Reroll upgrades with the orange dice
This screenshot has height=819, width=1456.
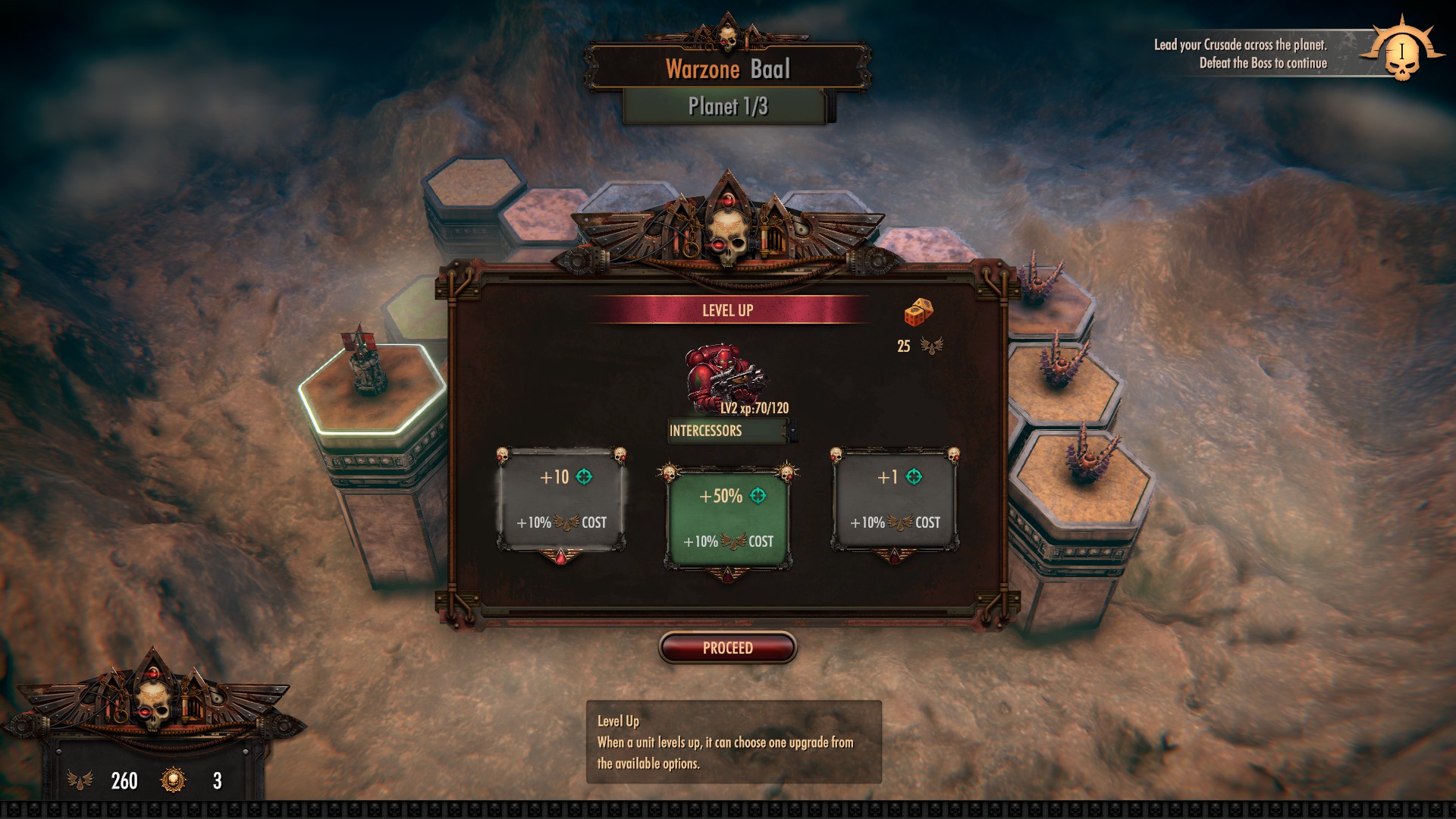tap(918, 312)
